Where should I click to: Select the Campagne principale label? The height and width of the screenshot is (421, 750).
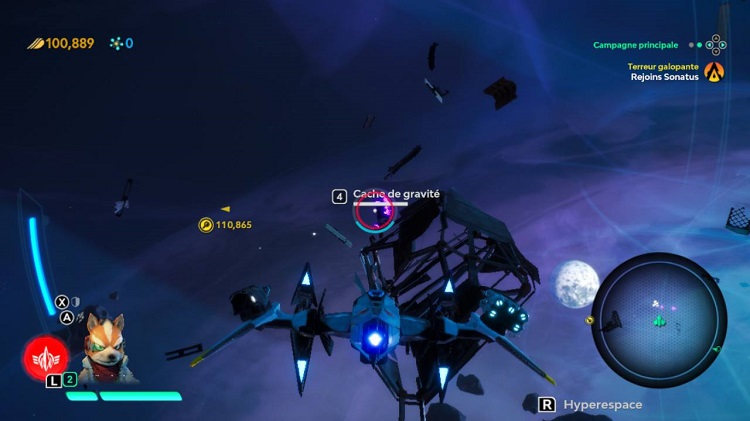635,45
